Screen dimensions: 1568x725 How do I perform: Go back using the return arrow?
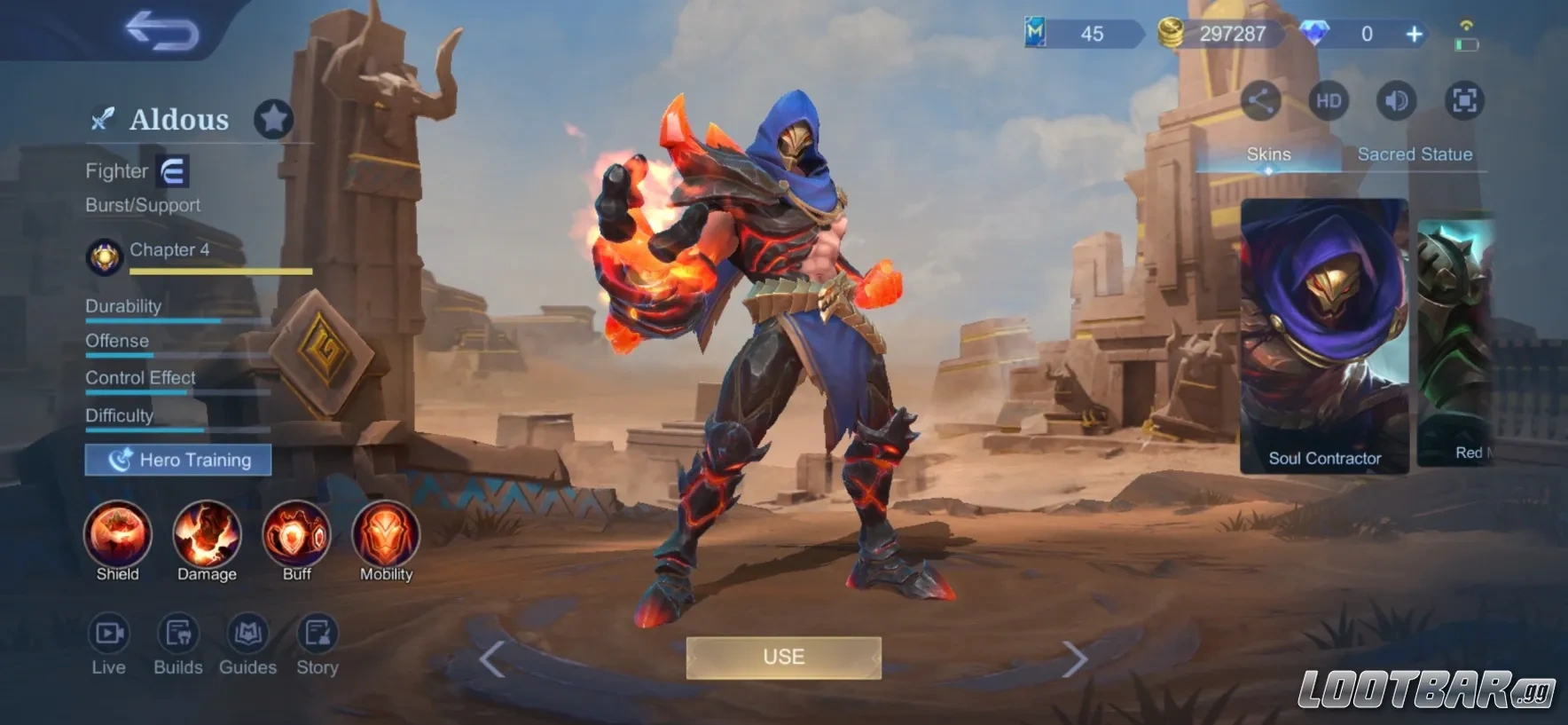coord(162,31)
